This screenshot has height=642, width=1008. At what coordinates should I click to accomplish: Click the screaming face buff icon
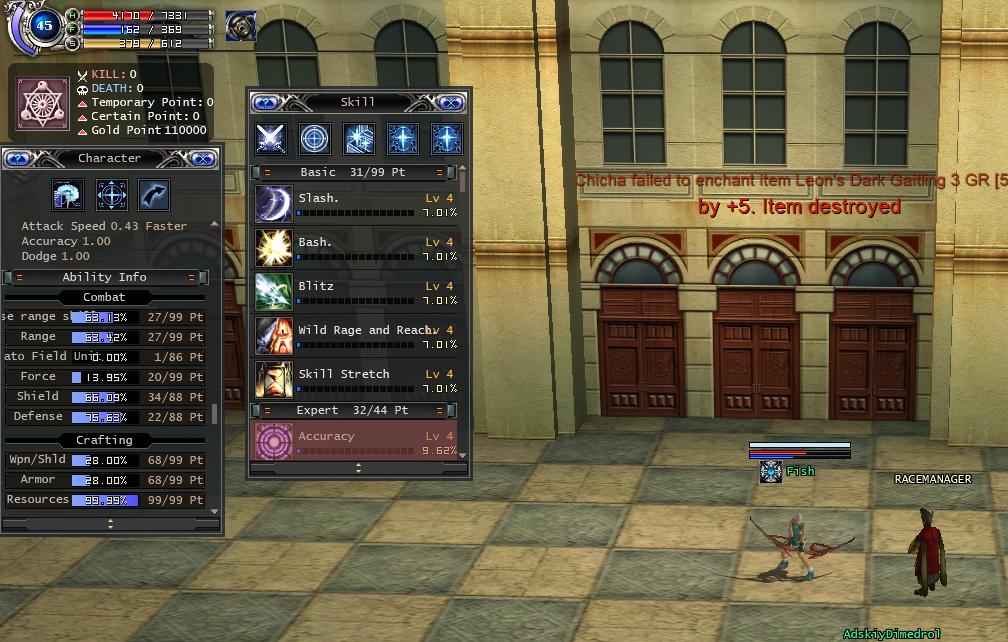coord(241,26)
